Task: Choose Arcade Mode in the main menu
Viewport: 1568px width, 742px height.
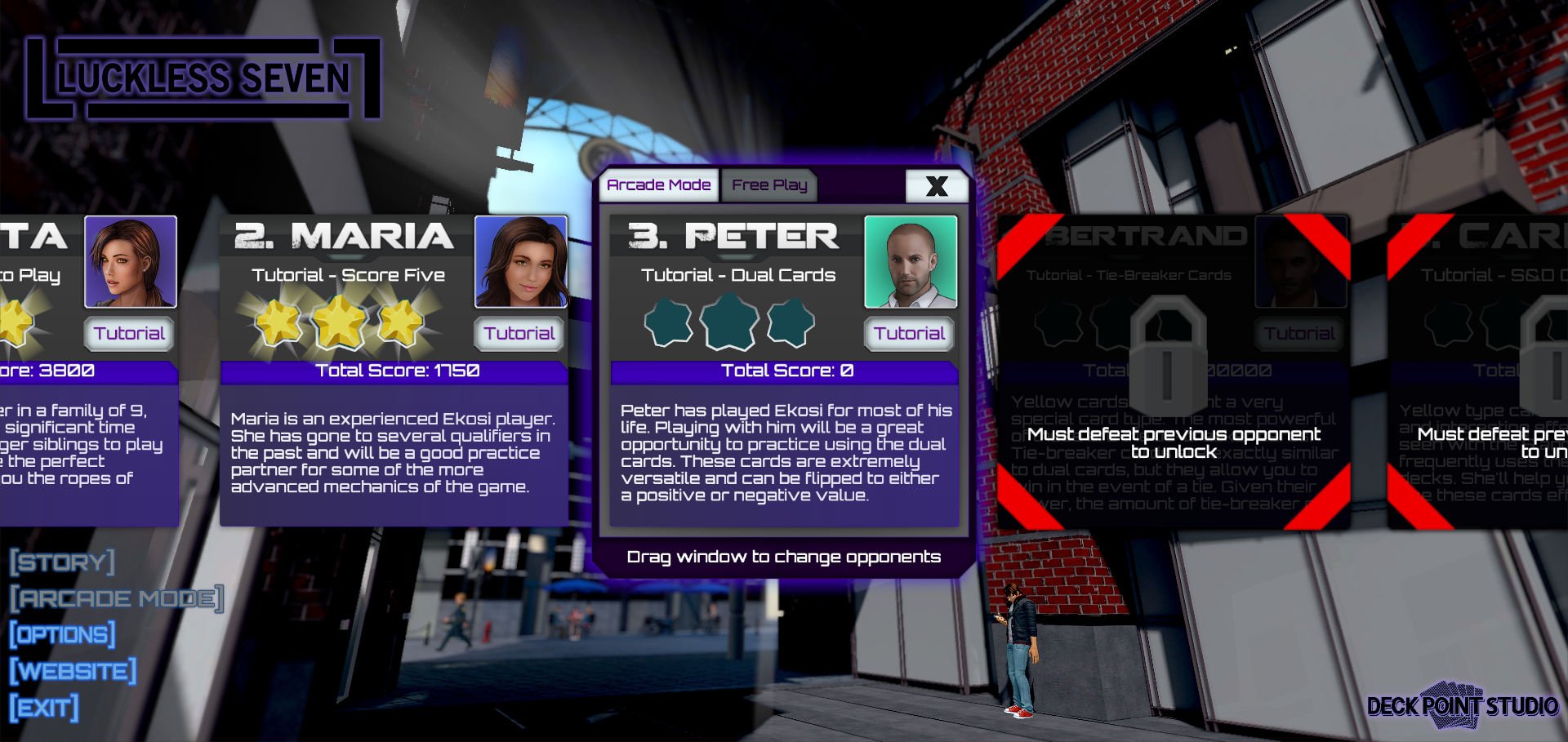Action: pos(117,598)
